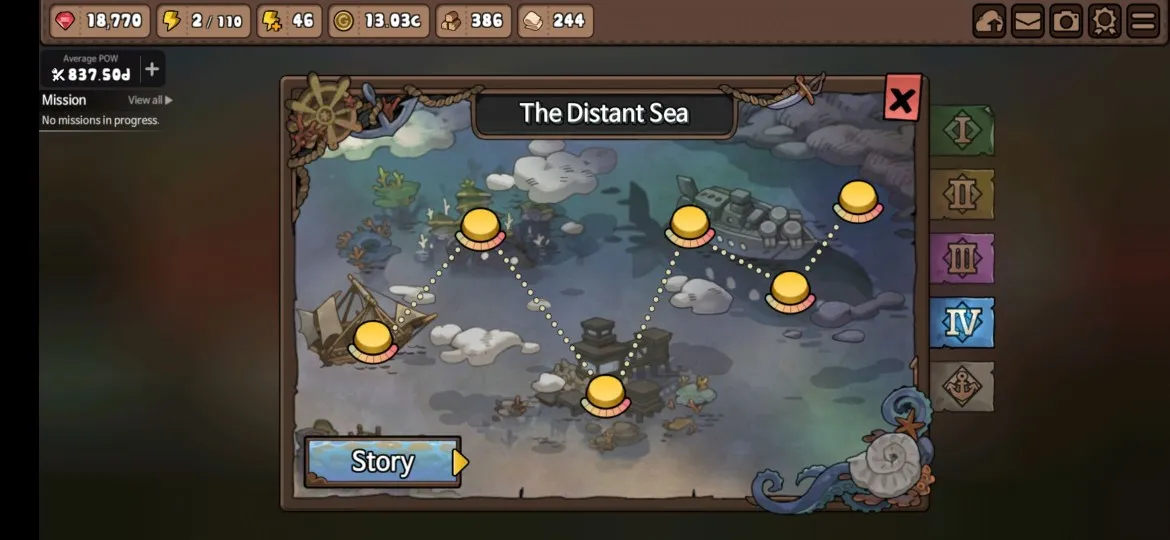The image size is (1170, 540).
Task: Open the Story button
Action: [383, 462]
